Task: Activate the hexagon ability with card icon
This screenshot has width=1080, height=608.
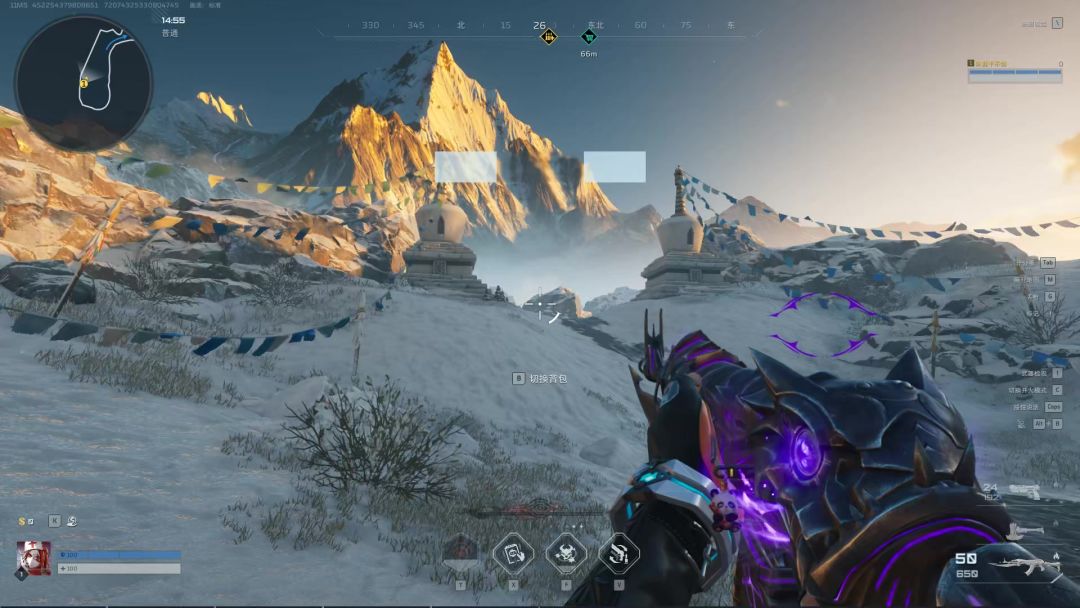Action: 513,552
